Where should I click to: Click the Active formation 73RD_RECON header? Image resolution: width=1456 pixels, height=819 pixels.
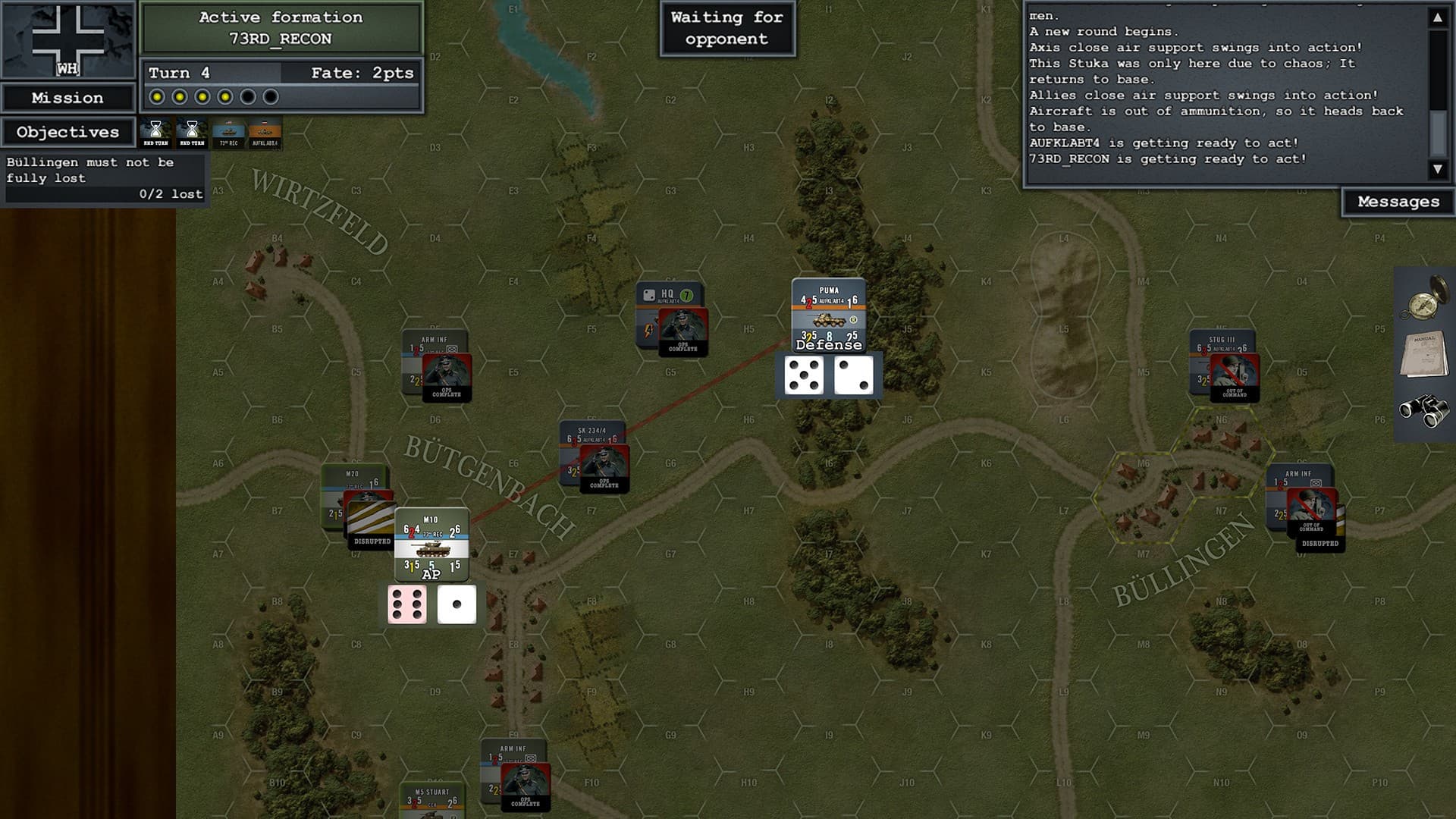[x=281, y=29]
